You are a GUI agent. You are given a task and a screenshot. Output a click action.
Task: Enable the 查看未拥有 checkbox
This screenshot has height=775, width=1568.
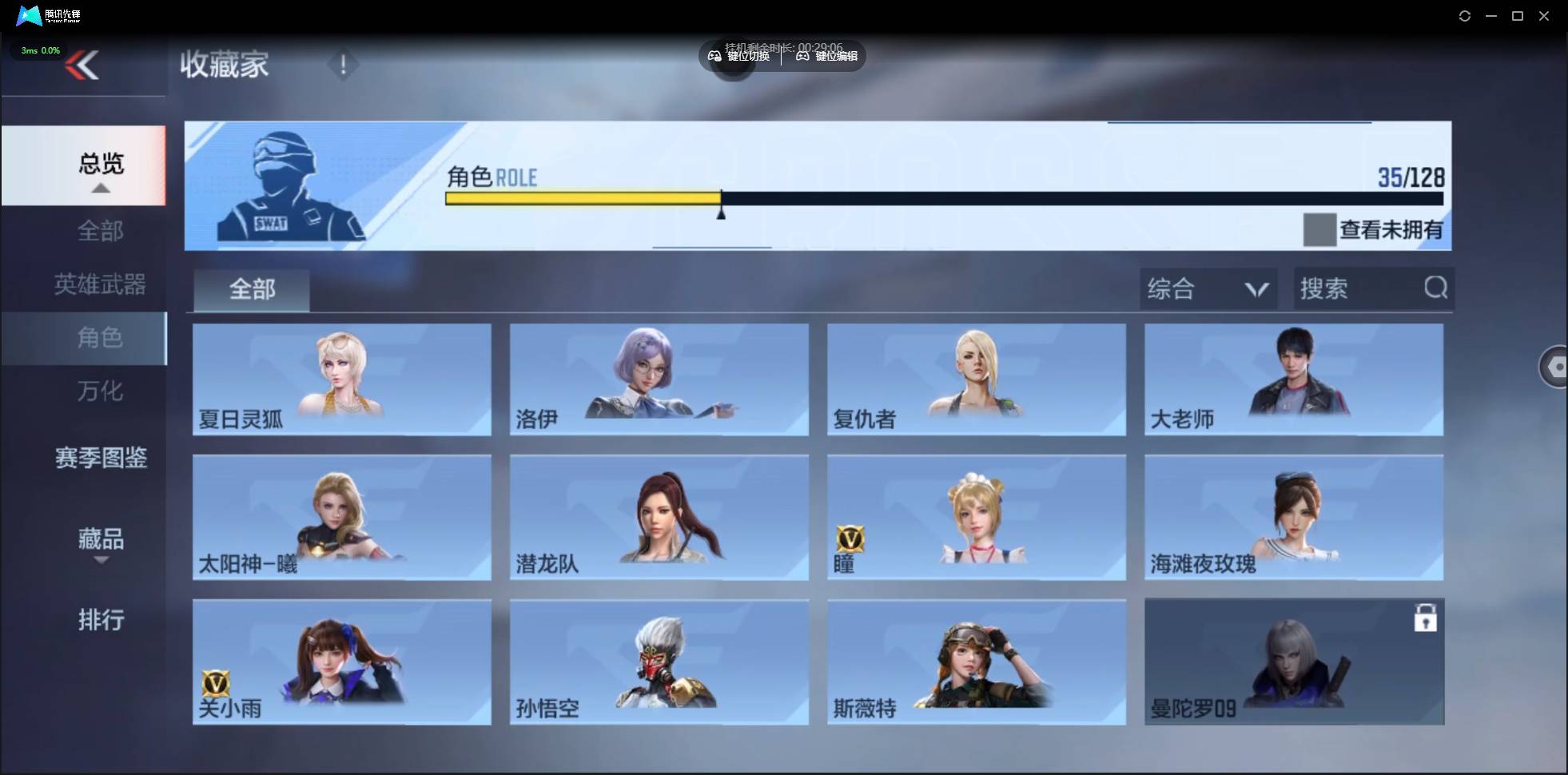1319,229
